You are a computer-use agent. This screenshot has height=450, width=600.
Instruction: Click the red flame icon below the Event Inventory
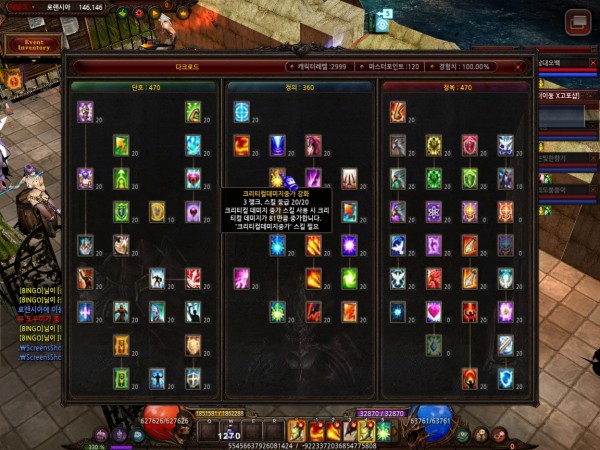tap(14, 79)
